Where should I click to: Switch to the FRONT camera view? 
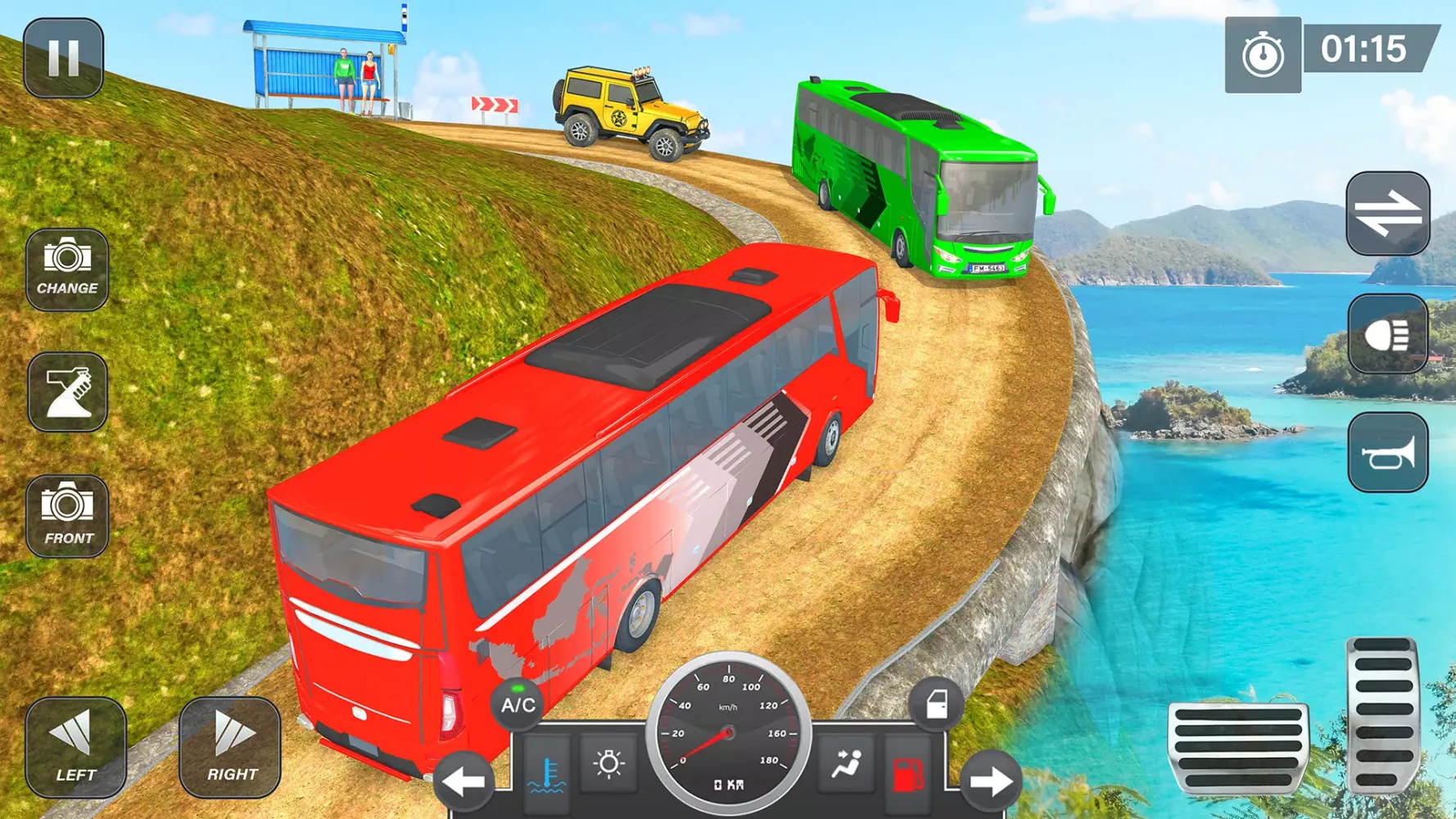[x=67, y=516]
